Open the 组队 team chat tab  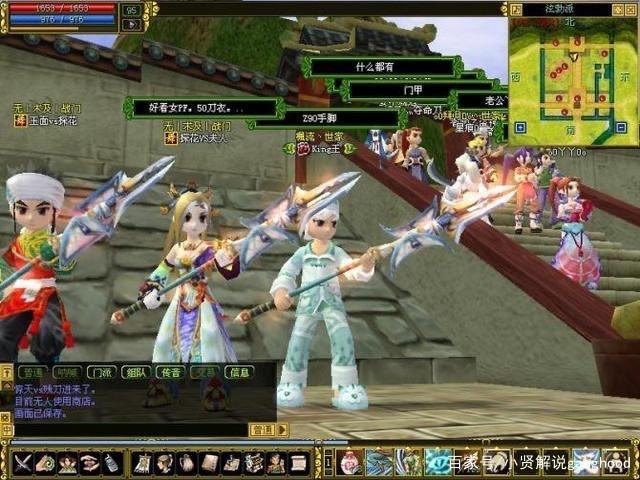(135, 372)
